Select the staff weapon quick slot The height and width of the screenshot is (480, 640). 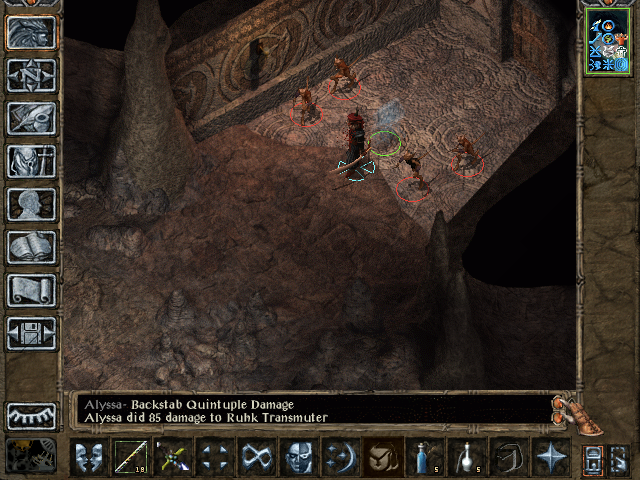pos(130,457)
